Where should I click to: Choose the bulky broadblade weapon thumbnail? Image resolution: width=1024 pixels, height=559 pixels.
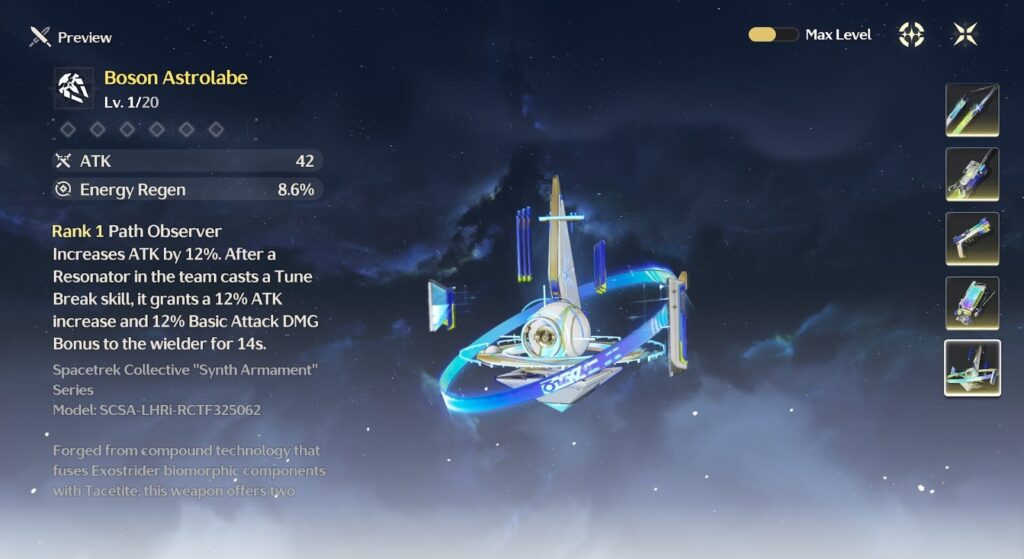(x=972, y=174)
